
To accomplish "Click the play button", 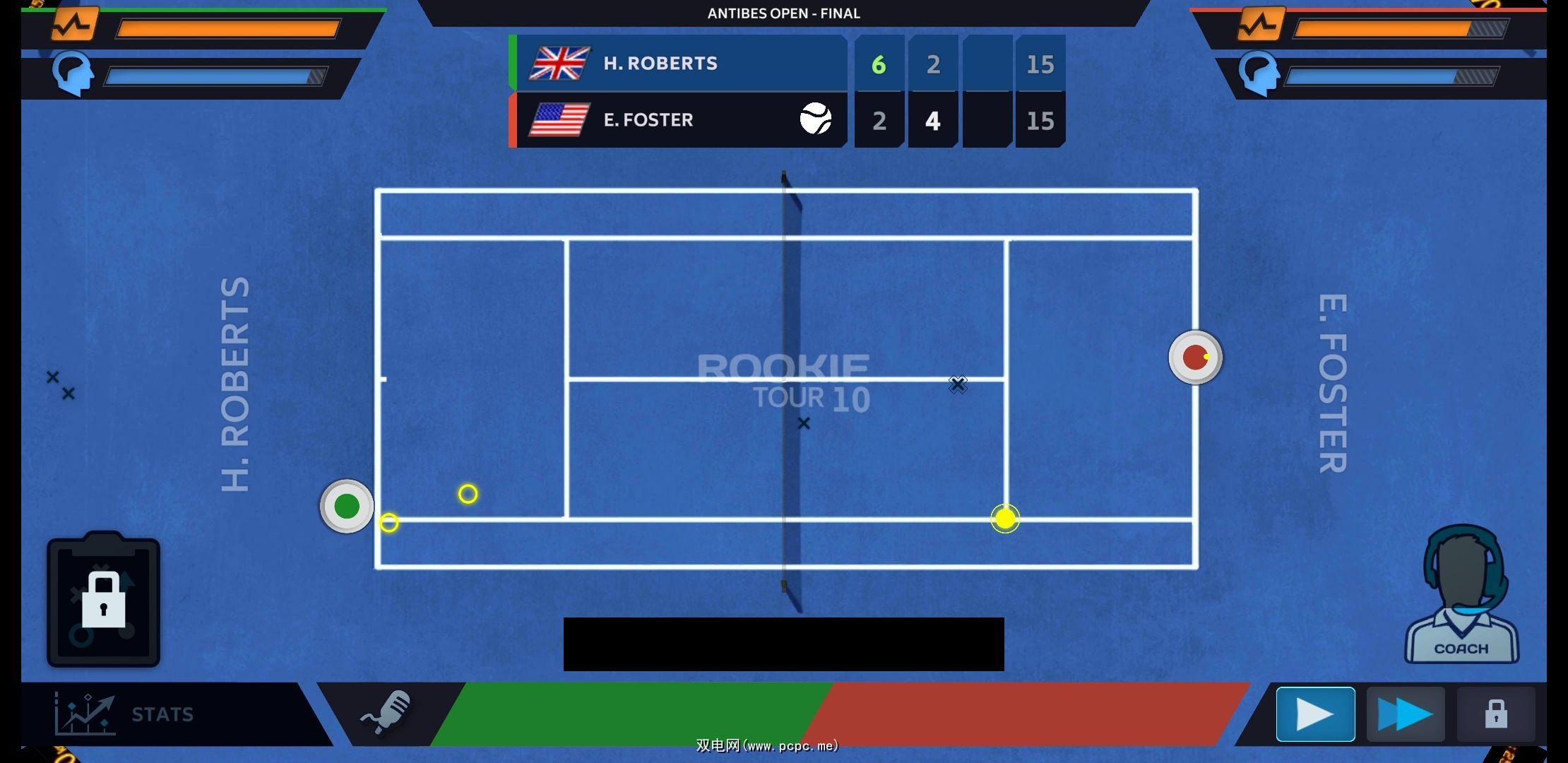I will click(1315, 714).
